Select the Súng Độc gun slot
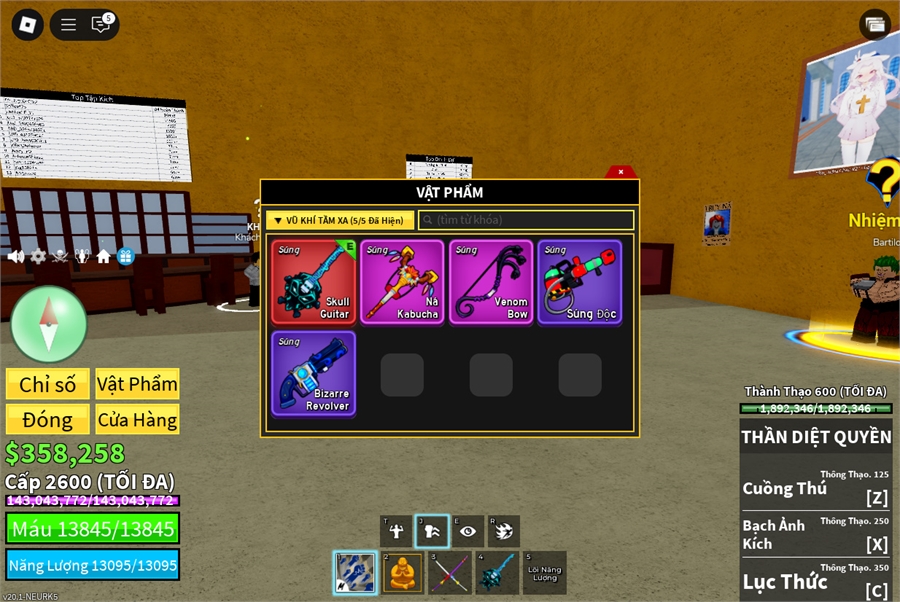The image size is (900, 602). [579, 281]
